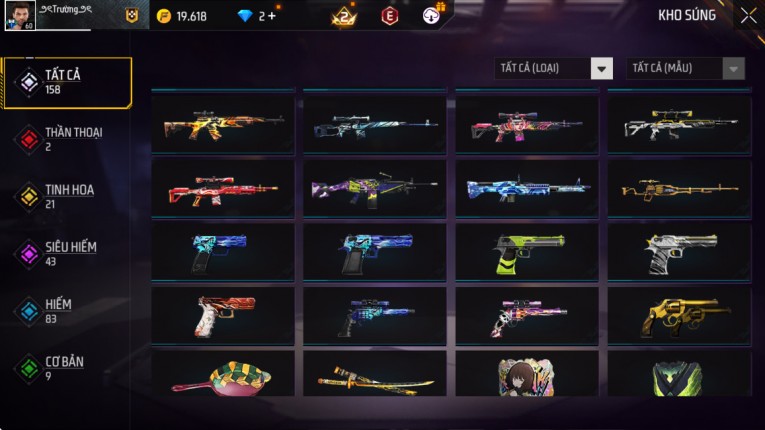The width and height of the screenshot is (765, 430).
Task: Open the gift box icon in top bar
Action: (x=432, y=14)
